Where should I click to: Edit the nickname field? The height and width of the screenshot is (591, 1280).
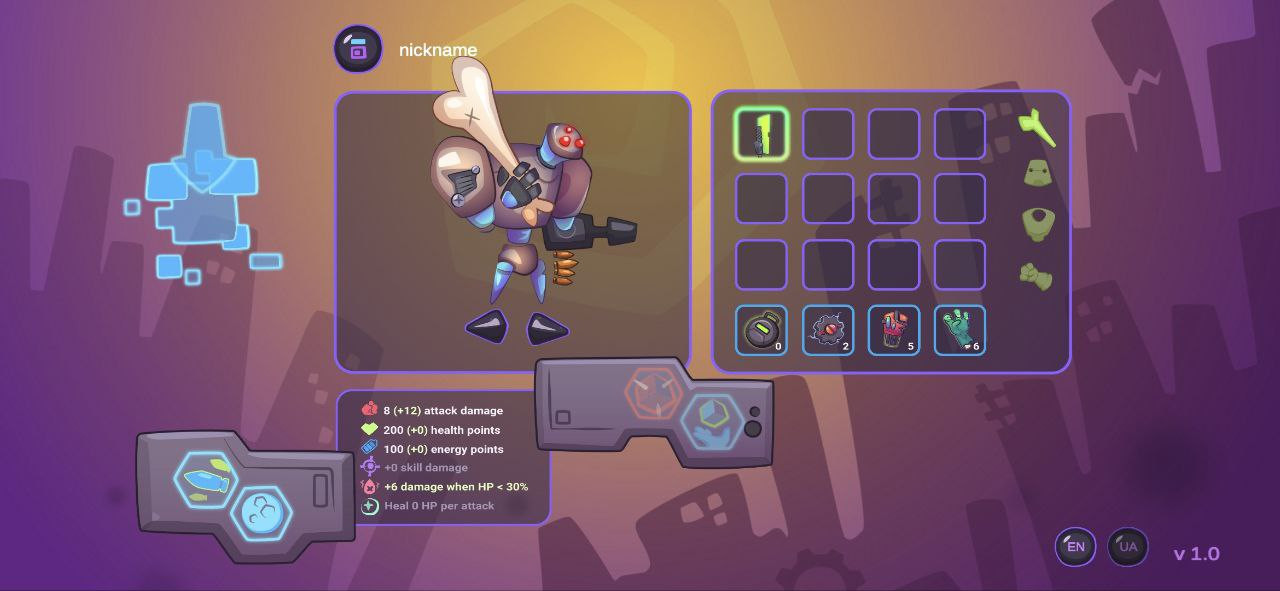(438, 50)
